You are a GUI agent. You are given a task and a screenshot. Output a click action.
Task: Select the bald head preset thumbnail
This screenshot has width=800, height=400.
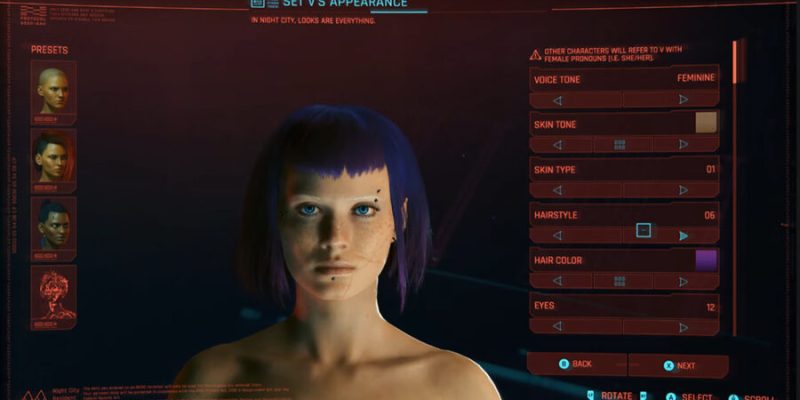(53, 90)
